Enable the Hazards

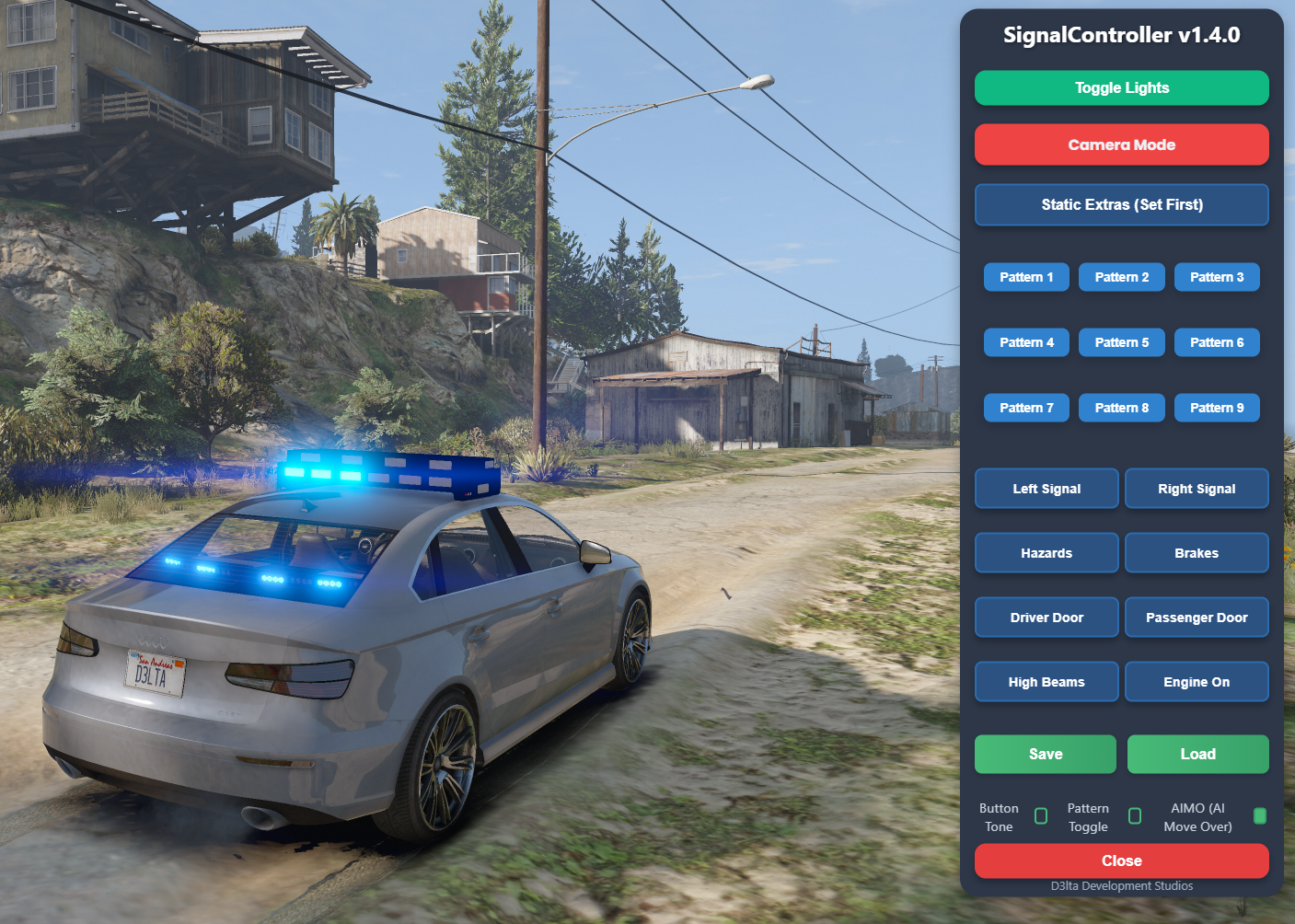[1046, 553]
